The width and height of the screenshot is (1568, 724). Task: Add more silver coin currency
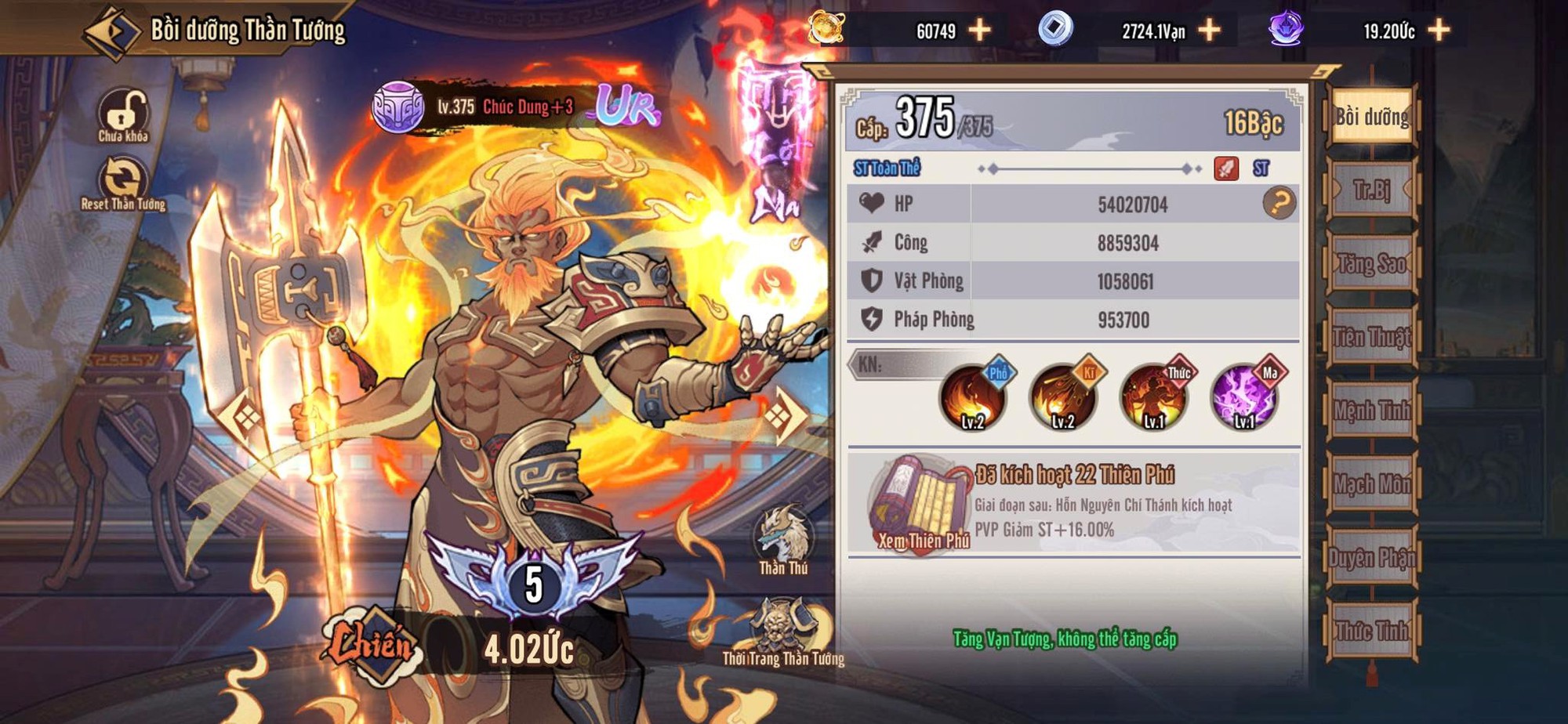tap(1210, 31)
